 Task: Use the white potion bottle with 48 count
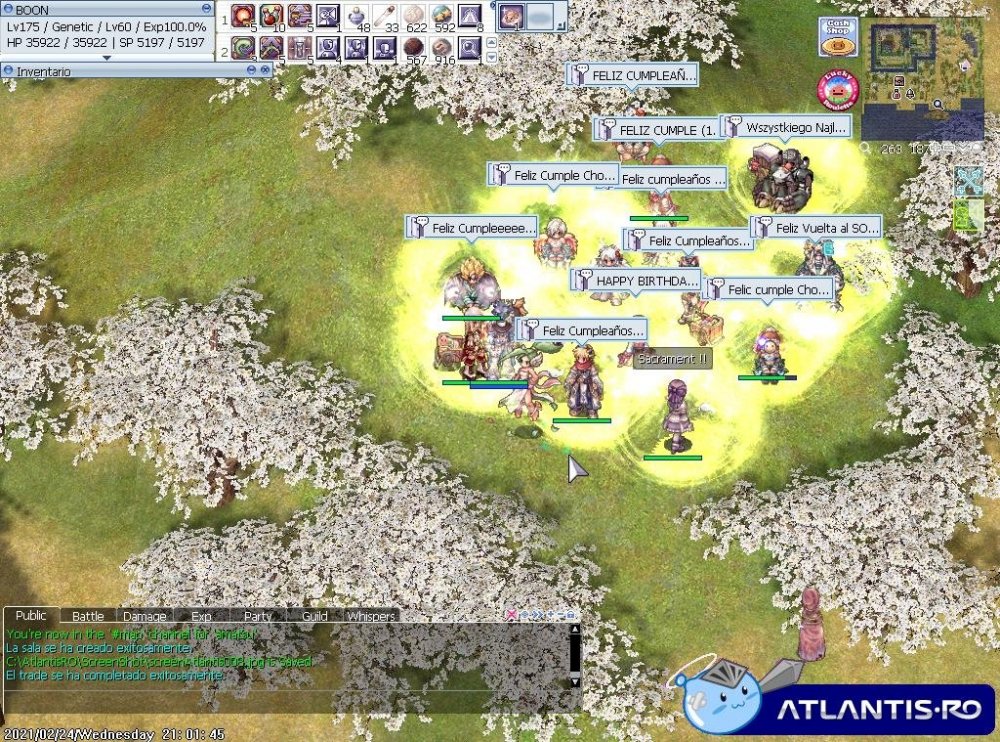(357, 16)
